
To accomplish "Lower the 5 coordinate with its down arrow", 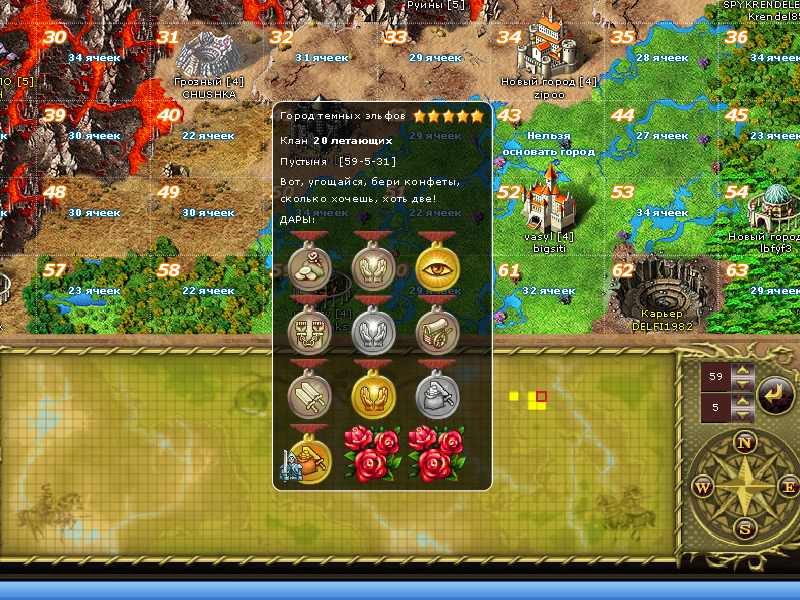I will [x=741, y=415].
